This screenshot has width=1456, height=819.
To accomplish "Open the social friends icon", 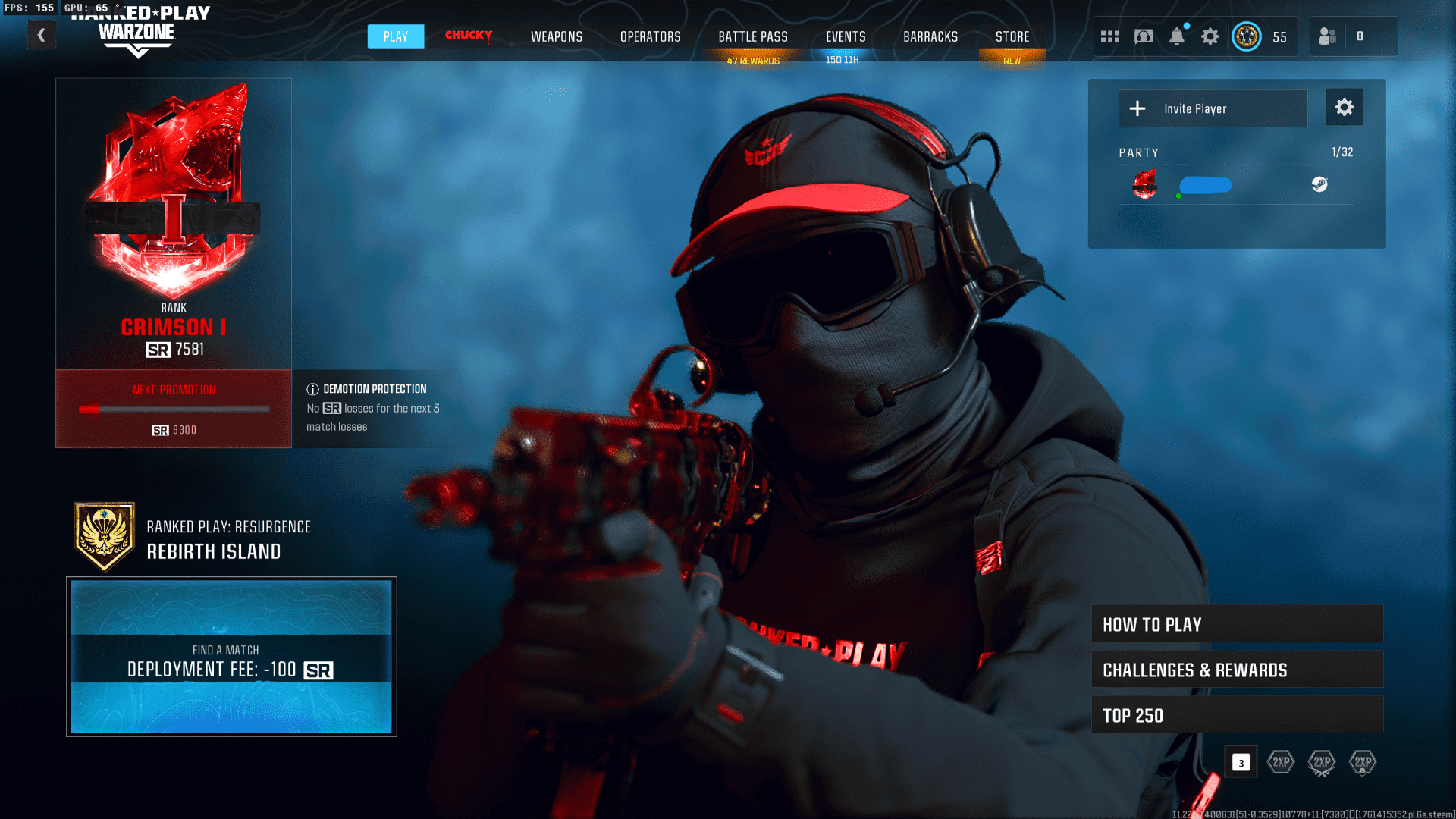I will (1328, 36).
